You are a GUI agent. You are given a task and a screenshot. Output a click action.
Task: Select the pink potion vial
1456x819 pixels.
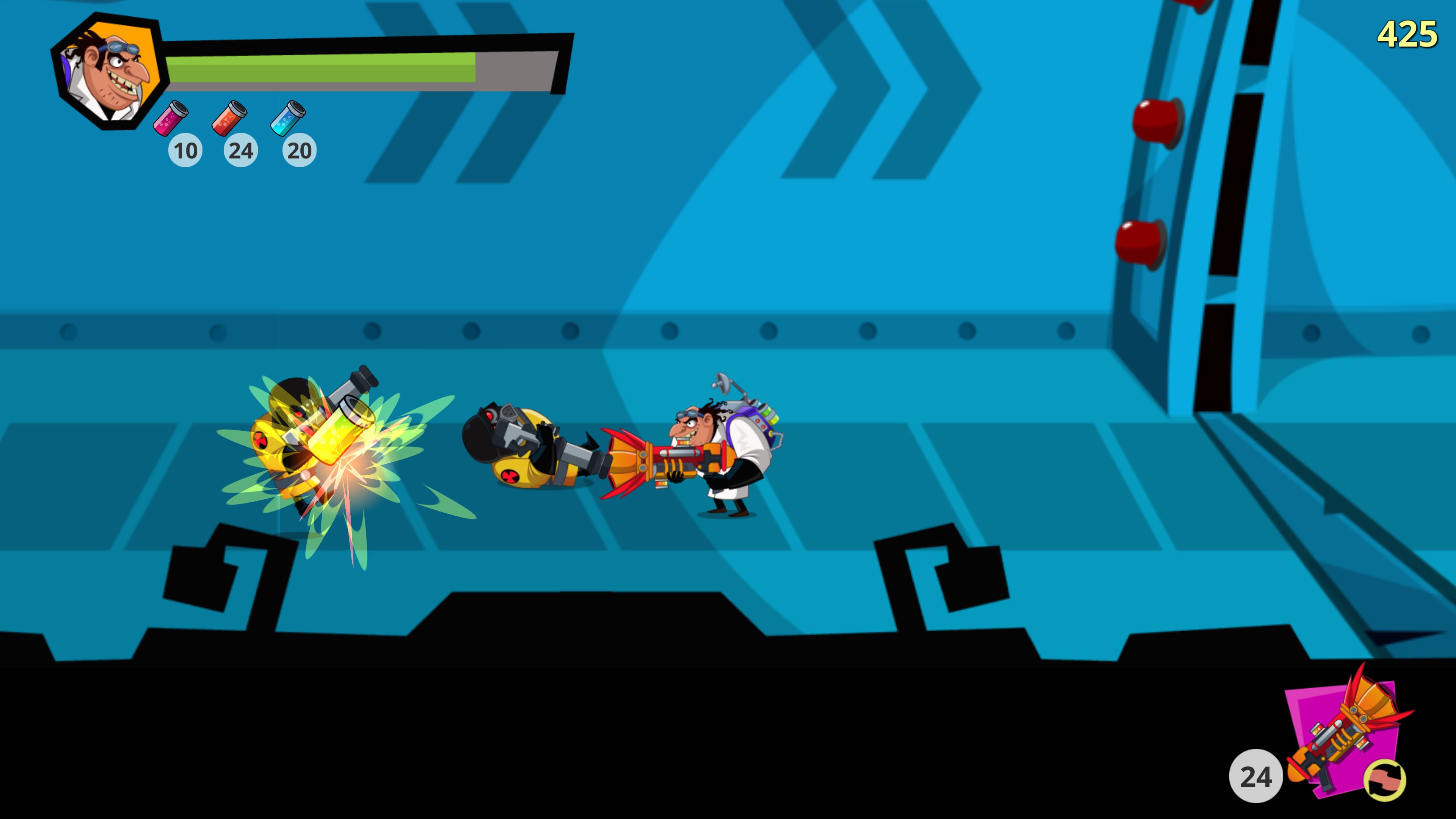pos(171,118)
